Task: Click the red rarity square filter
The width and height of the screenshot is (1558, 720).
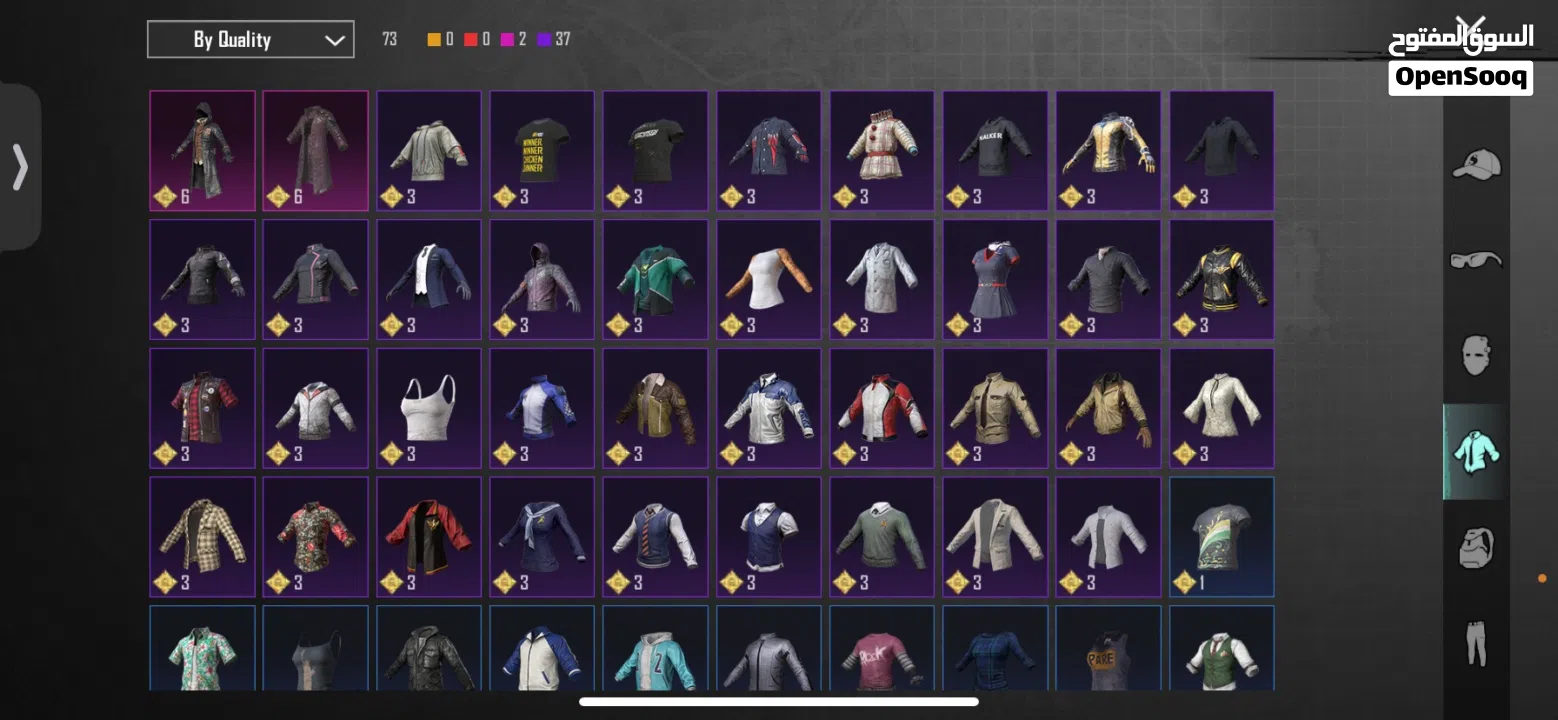Action: [473, 39]
